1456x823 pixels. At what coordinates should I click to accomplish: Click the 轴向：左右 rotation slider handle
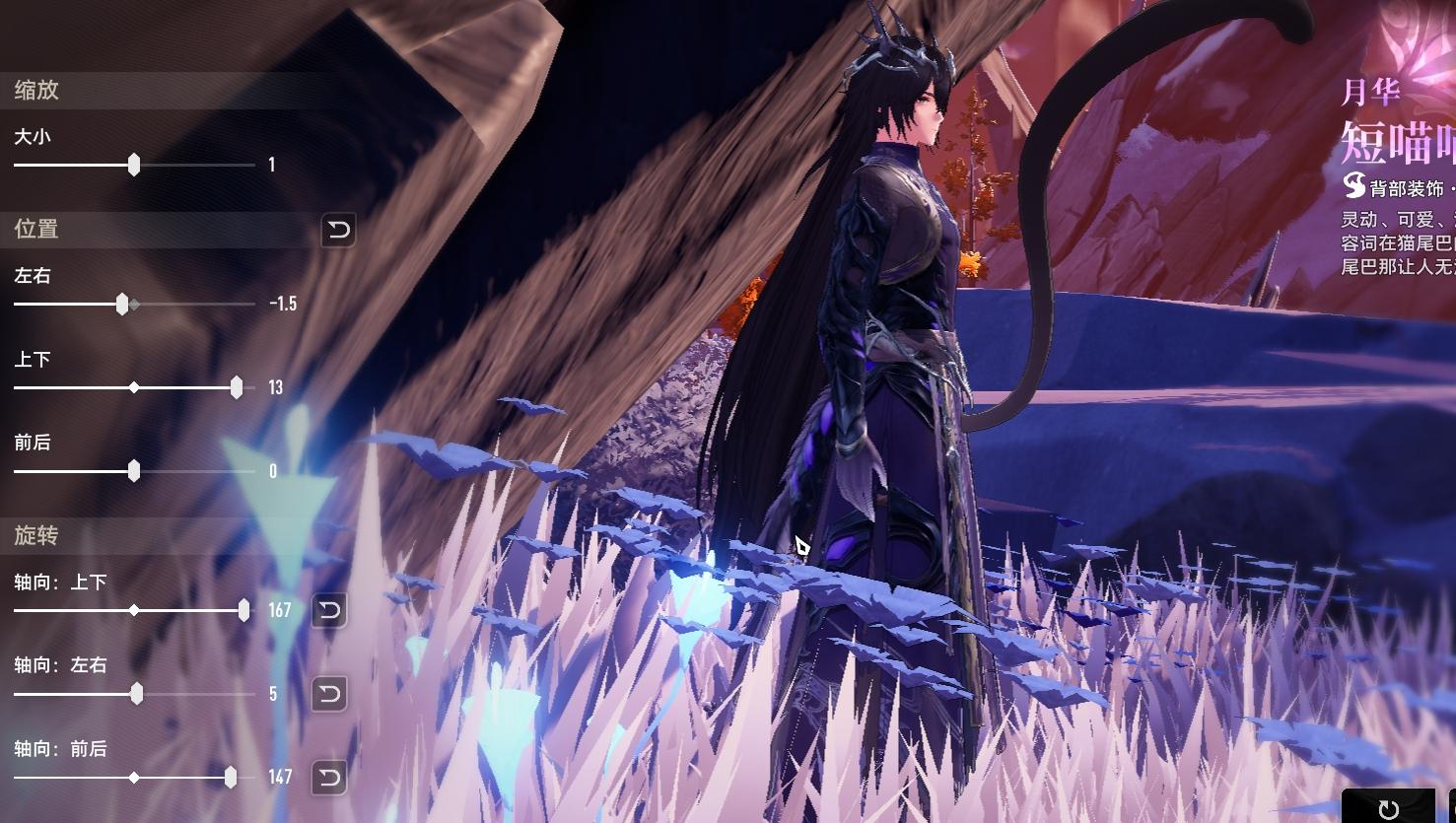pos(137,694)
